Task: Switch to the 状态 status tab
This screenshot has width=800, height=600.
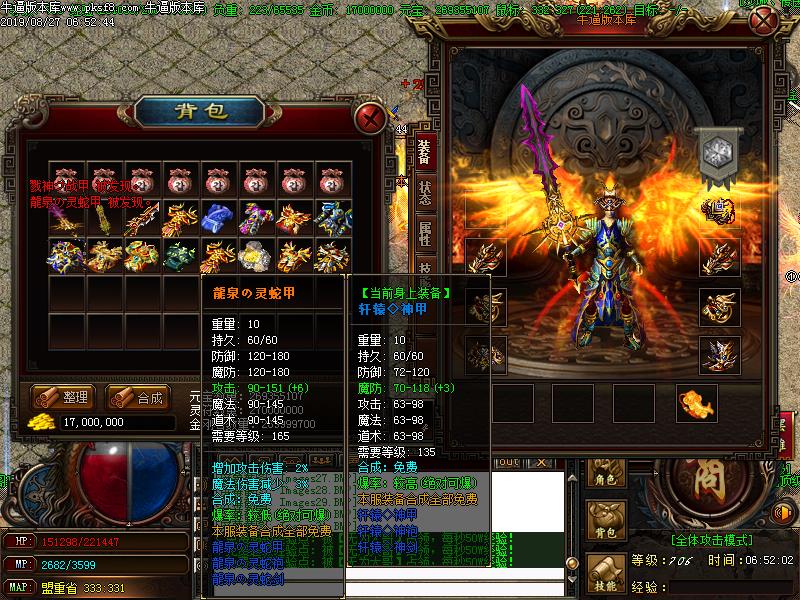Action: [x=425, y=193]
